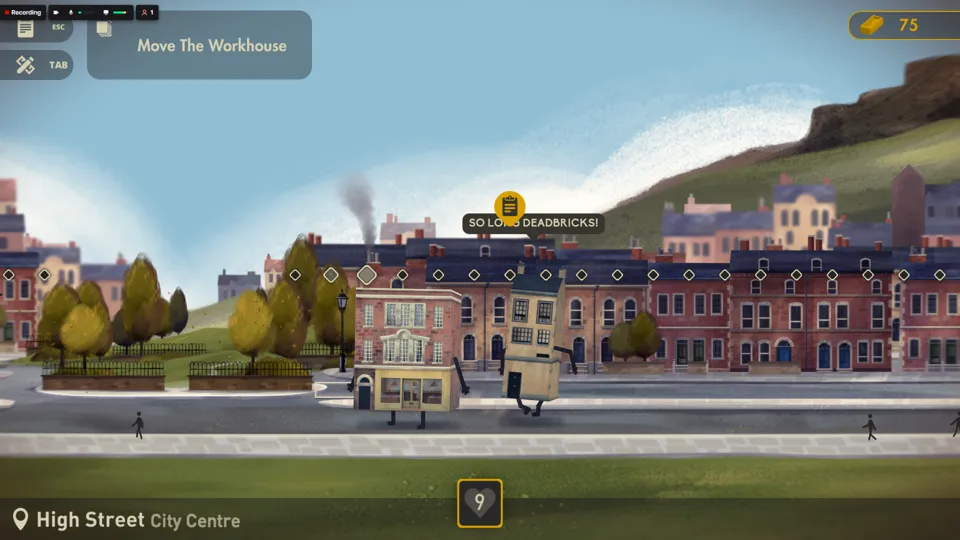Open the notes menu document icon
The width and height of the screenshot is (960, 540).
click(26, 28)
